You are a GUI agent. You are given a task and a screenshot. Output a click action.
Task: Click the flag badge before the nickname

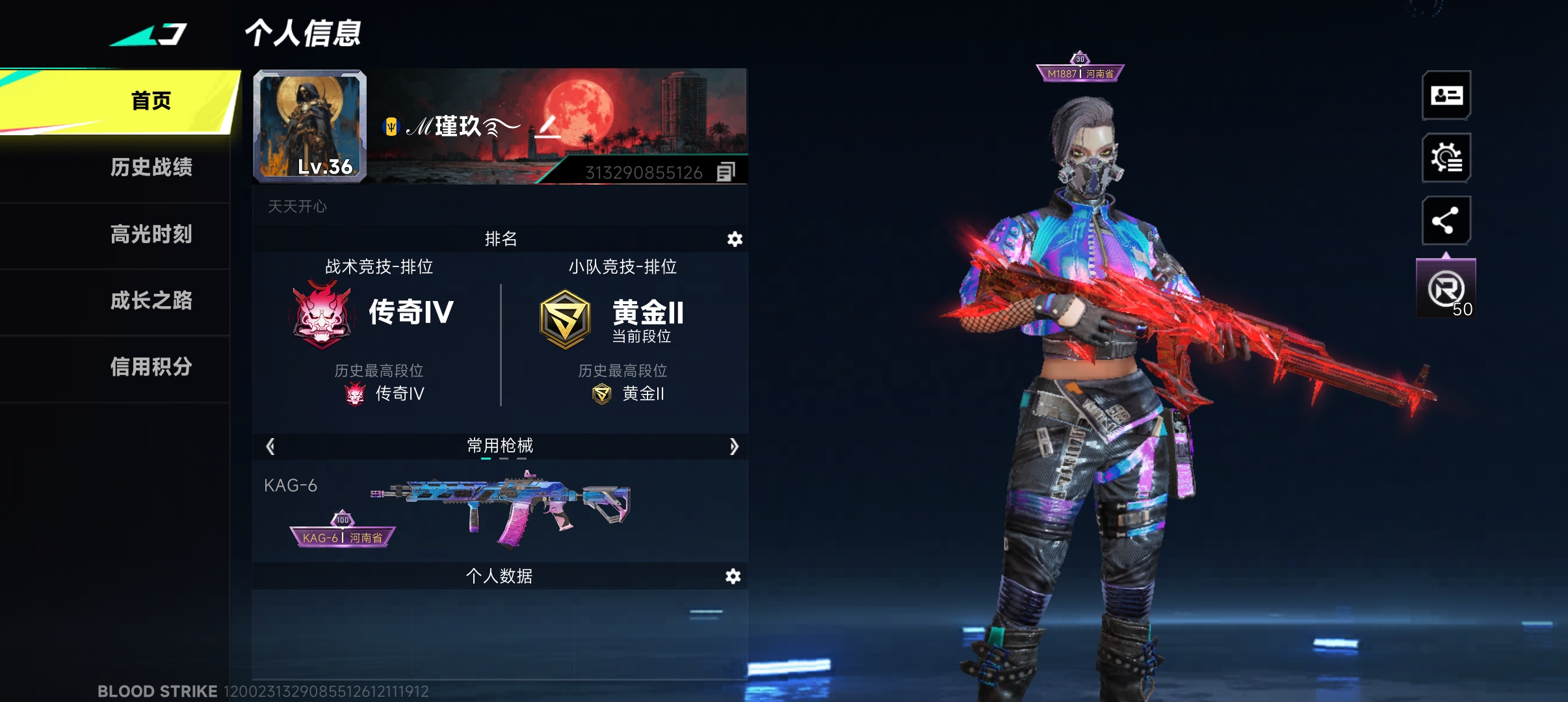coord(390,128)
